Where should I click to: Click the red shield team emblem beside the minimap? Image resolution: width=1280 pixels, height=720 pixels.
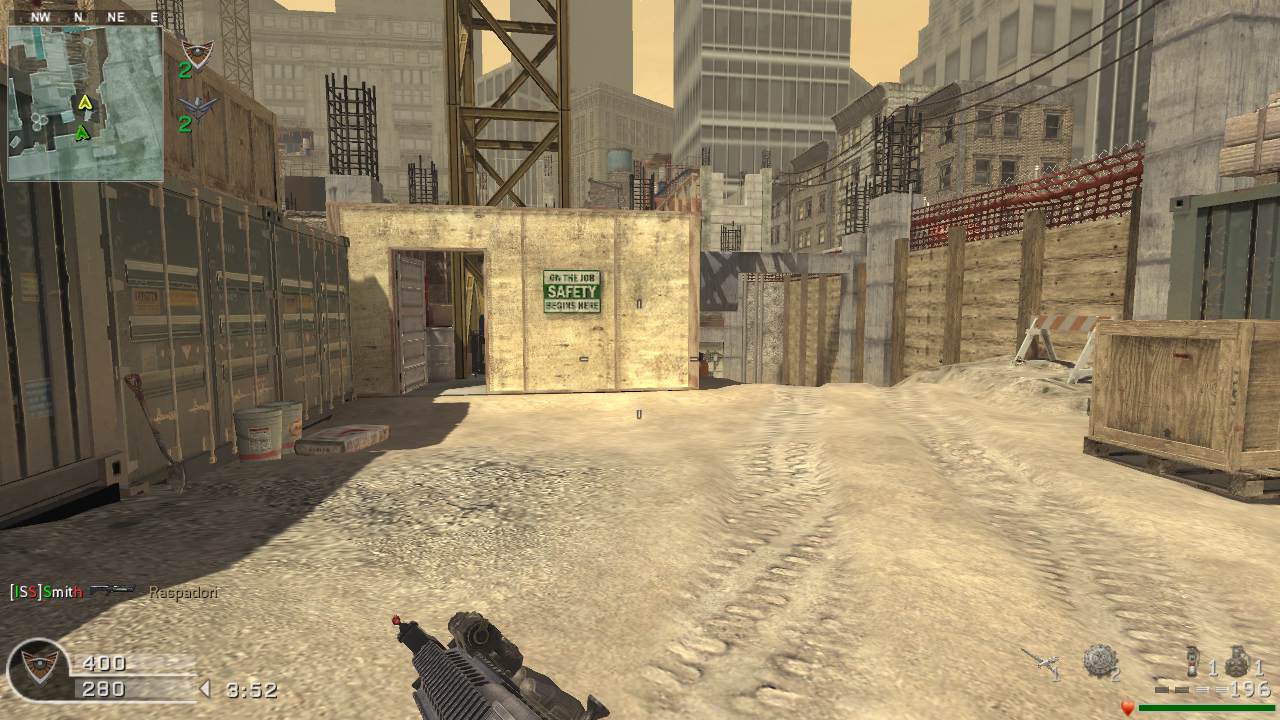(x=197, y=53)
